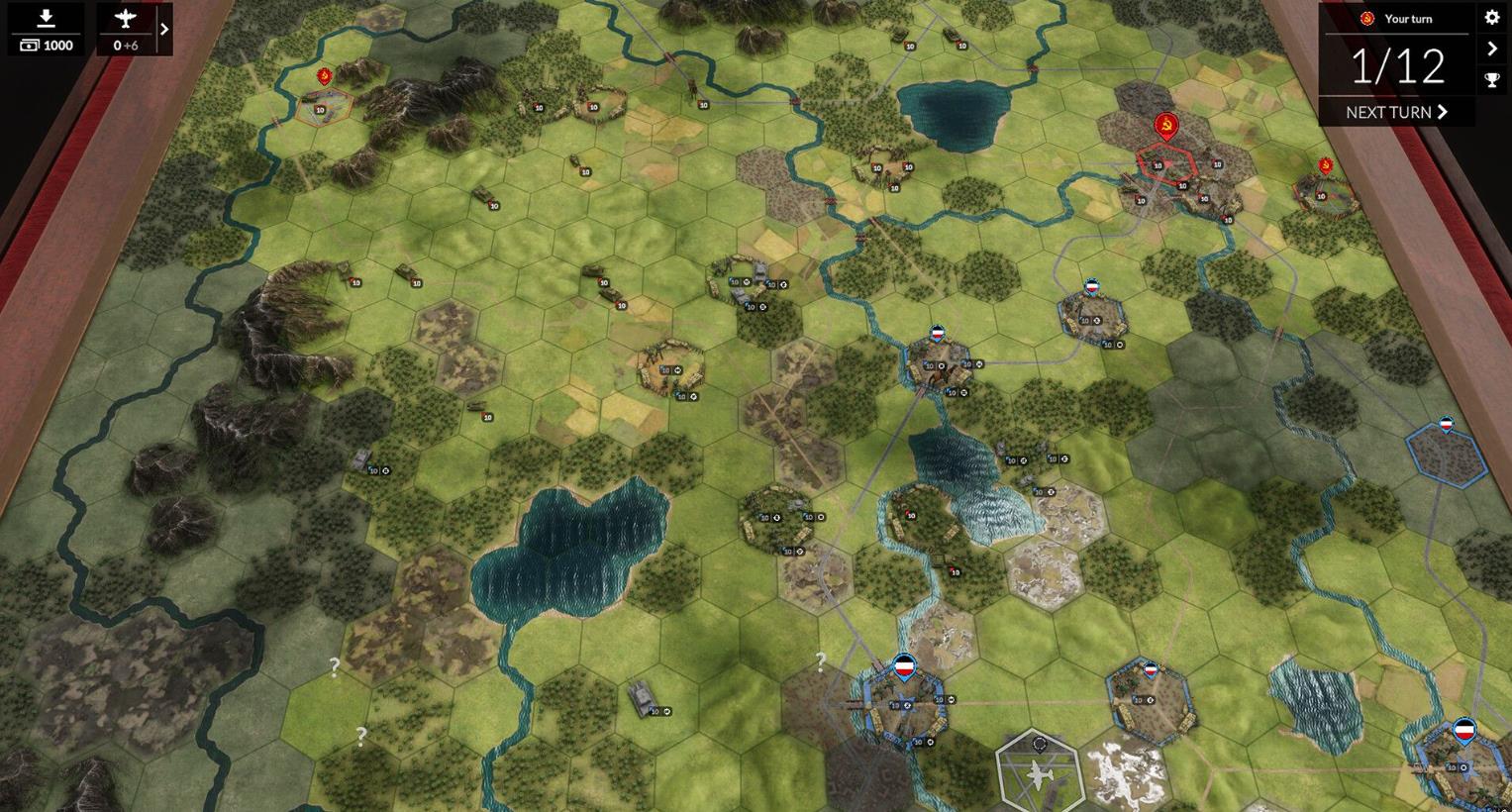Open the settings gear menu
The width and height of the screenshot is (1512, 812).
point(1492,17)
